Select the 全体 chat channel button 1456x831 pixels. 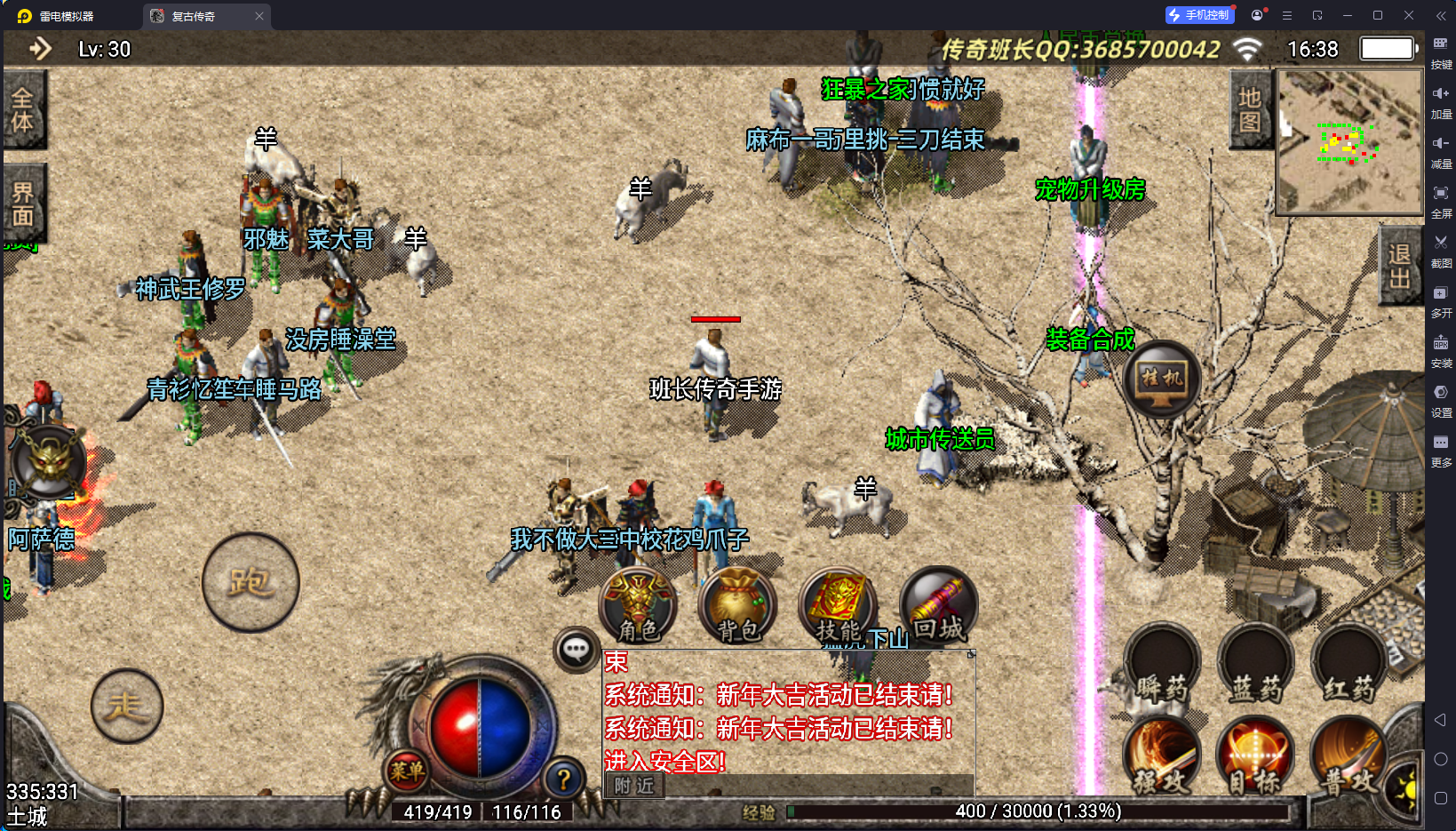[x=23, y=109]
